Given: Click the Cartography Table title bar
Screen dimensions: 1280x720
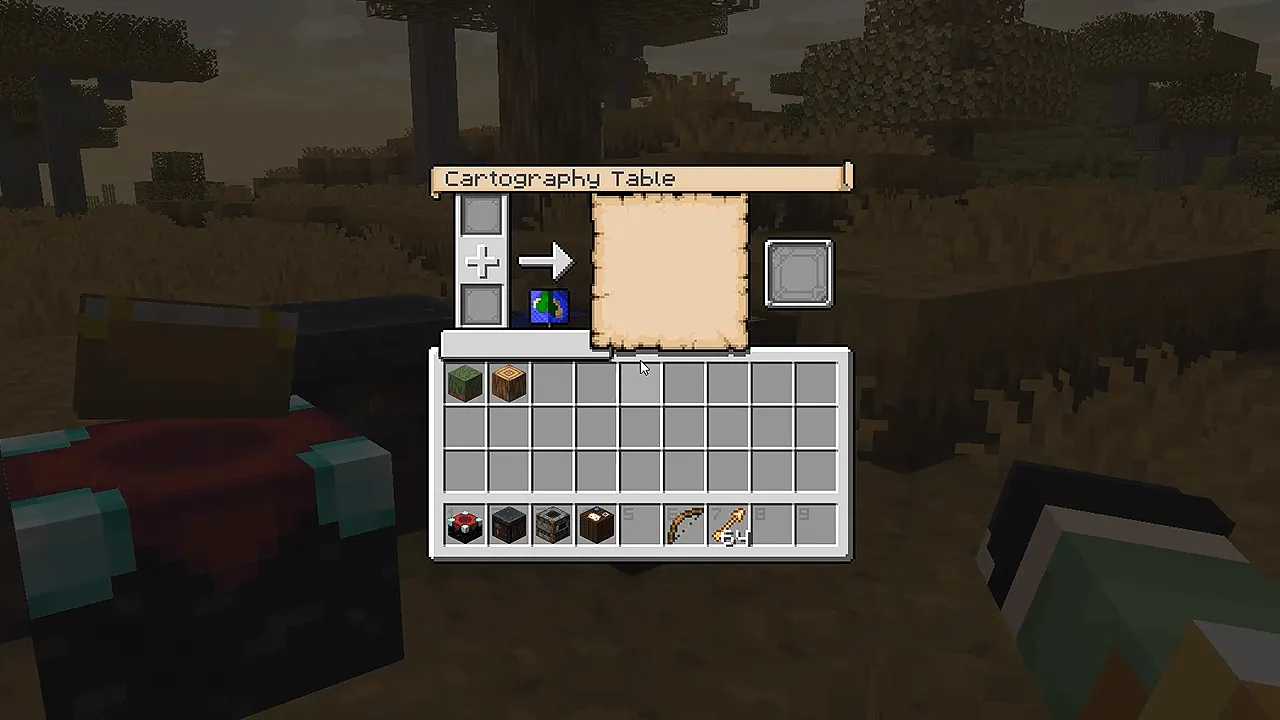Looking at the screenshot, I should pyautogui.click(x=640, y=177).
